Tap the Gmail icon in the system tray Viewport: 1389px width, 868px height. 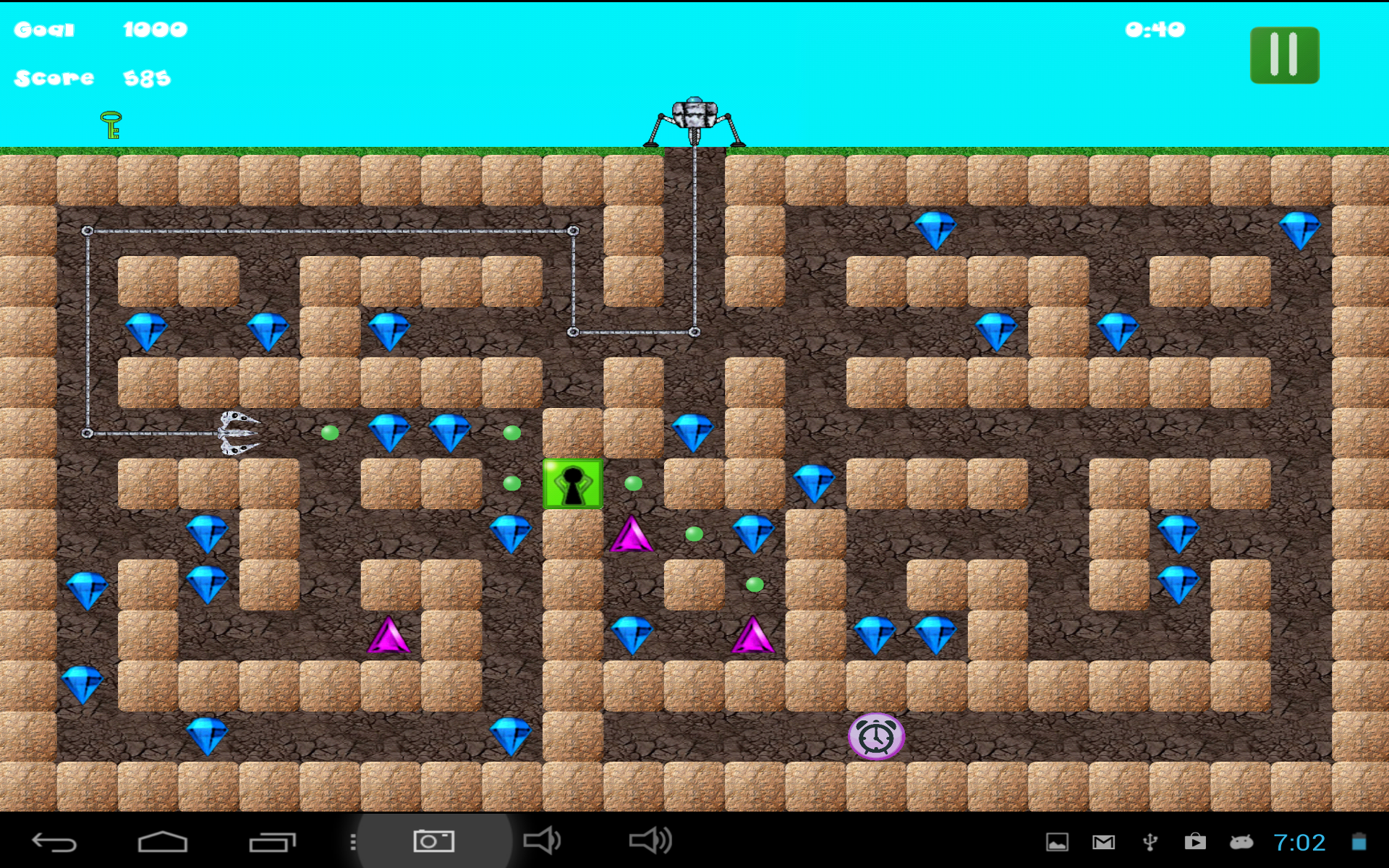point(1102,841)
